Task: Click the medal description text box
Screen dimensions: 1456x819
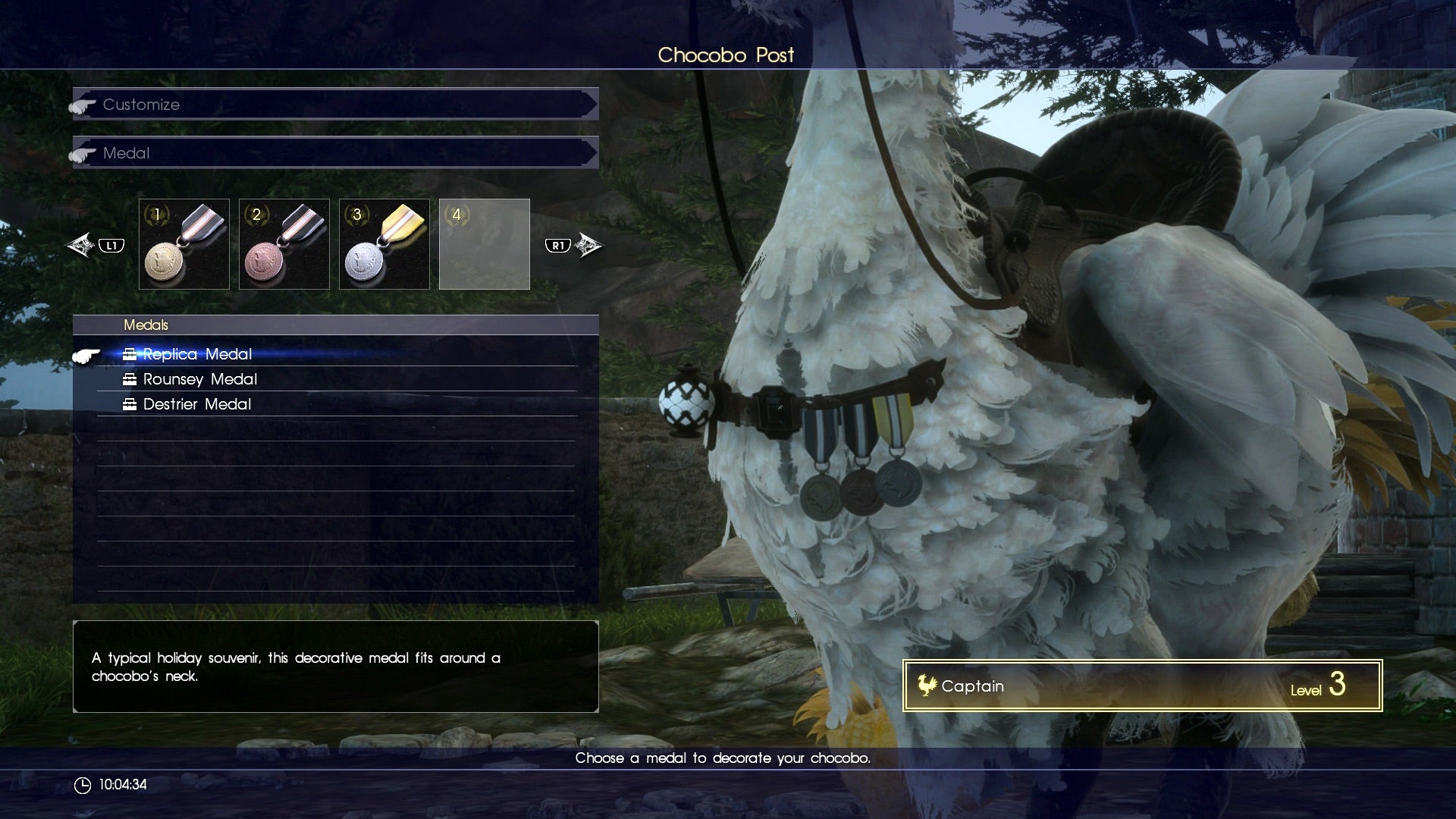Action: tap(334, 667)
